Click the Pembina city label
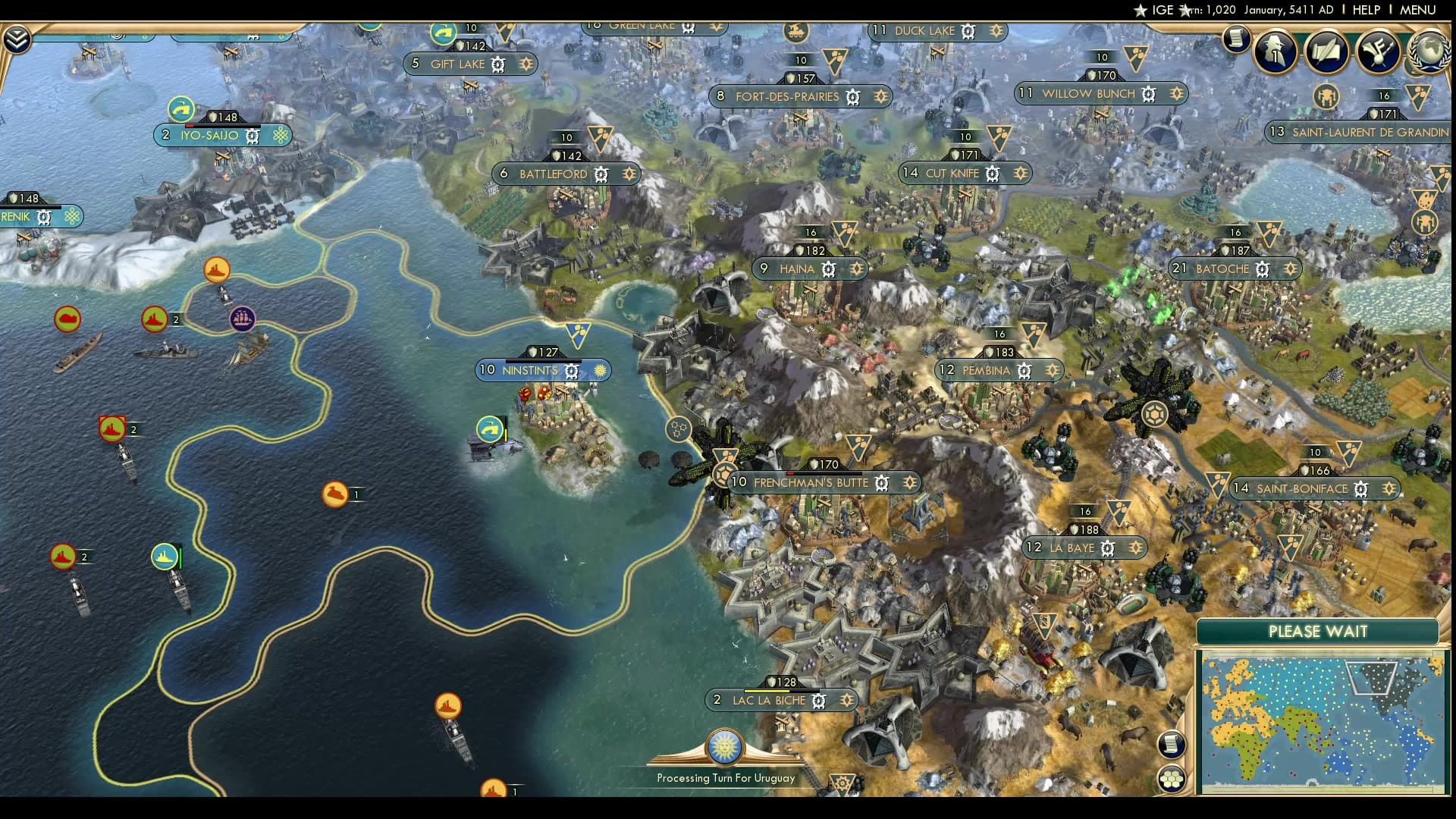 (986, 371)
